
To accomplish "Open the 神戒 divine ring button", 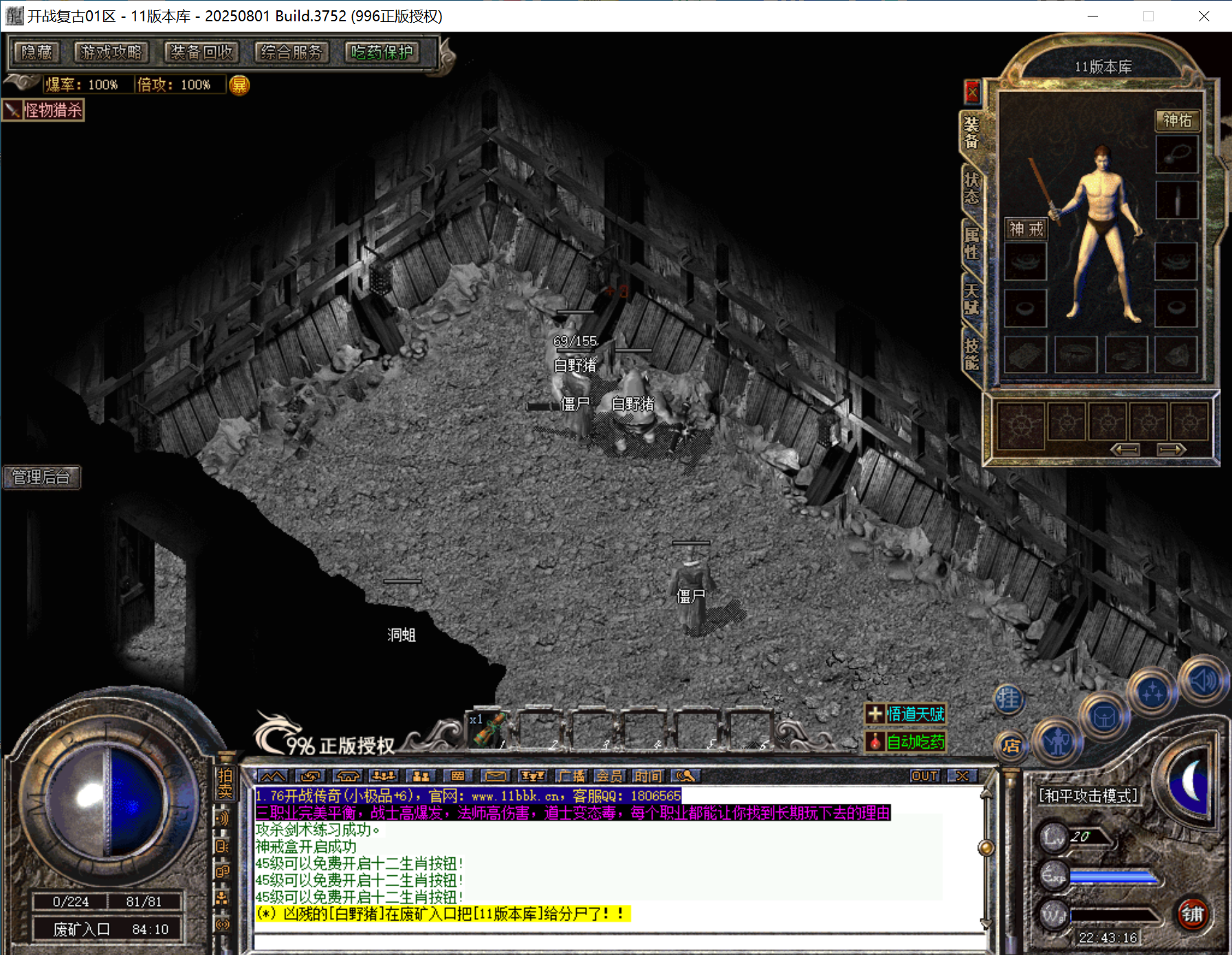I will [x=1026, y=229].
